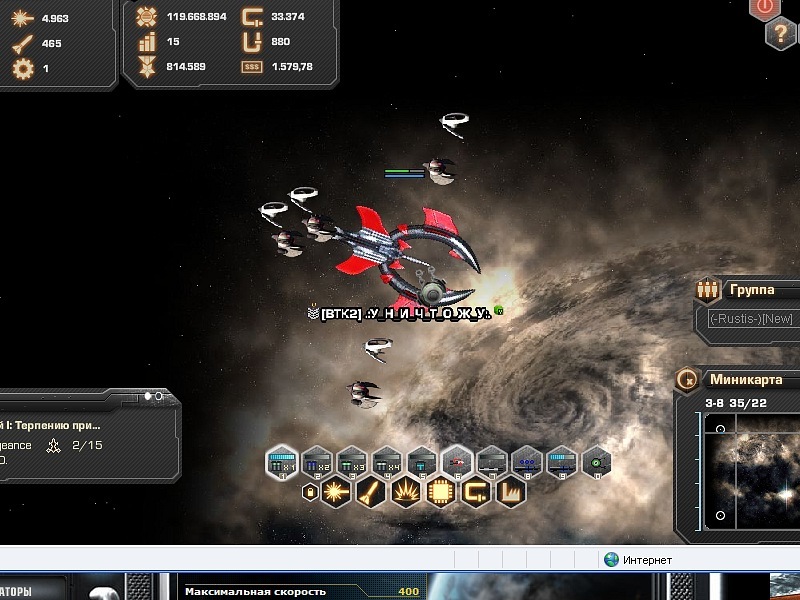Click the red power logout button
The height and width of the screenshot is (600, 800).
(766, 6)
